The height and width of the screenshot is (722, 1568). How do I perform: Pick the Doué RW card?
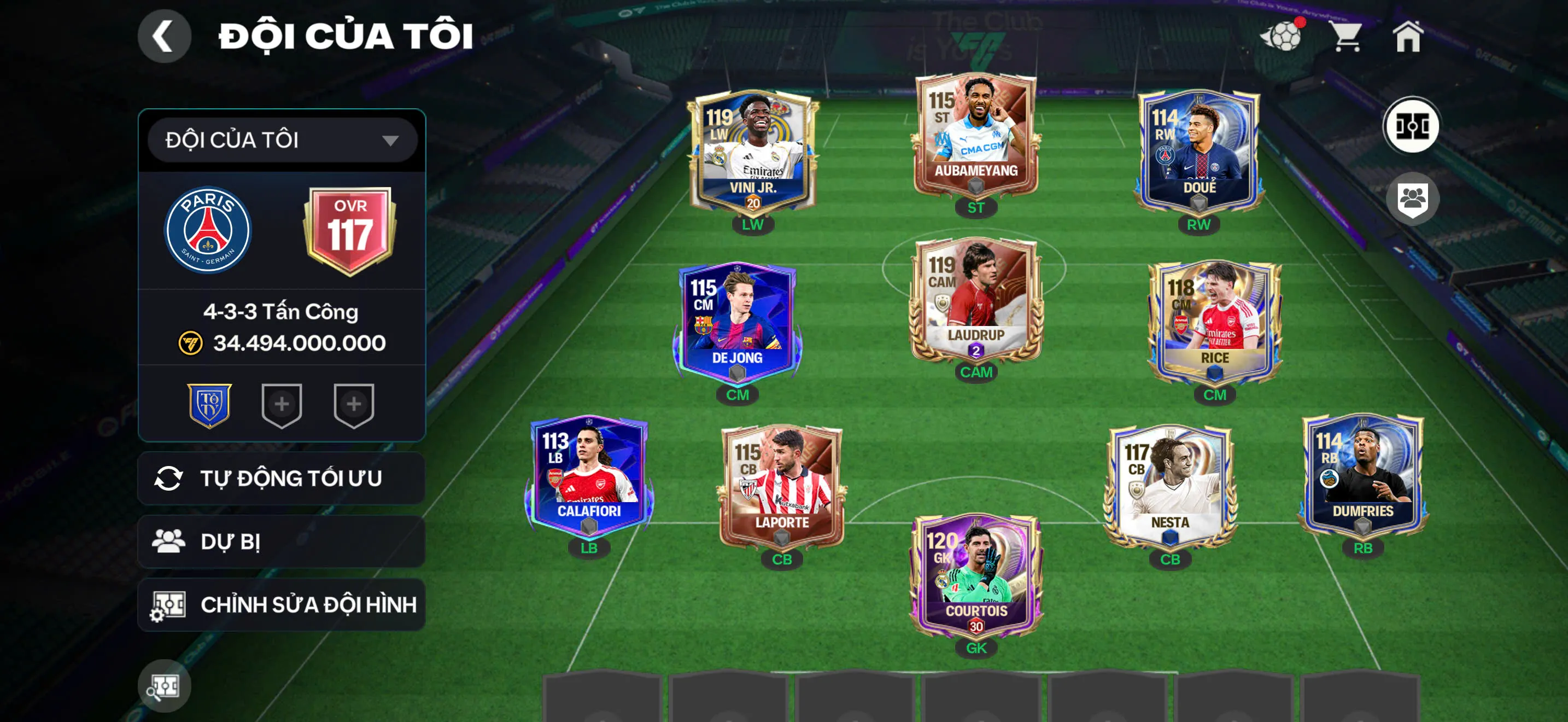coord(1198,151)
